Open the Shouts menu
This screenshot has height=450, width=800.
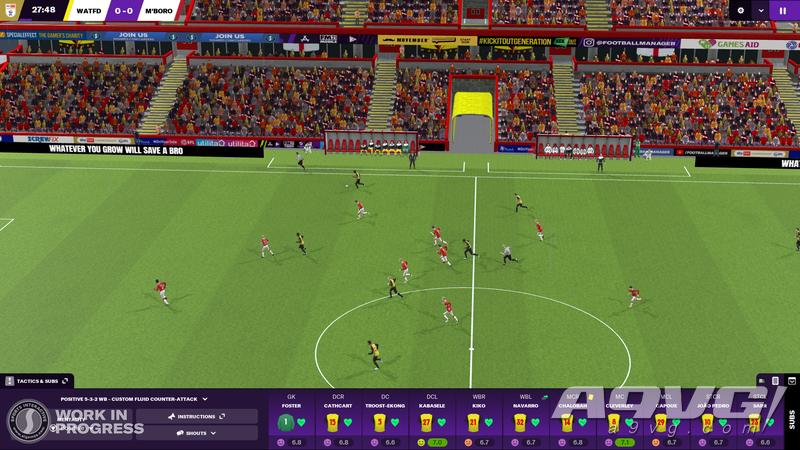pos(196,432)
